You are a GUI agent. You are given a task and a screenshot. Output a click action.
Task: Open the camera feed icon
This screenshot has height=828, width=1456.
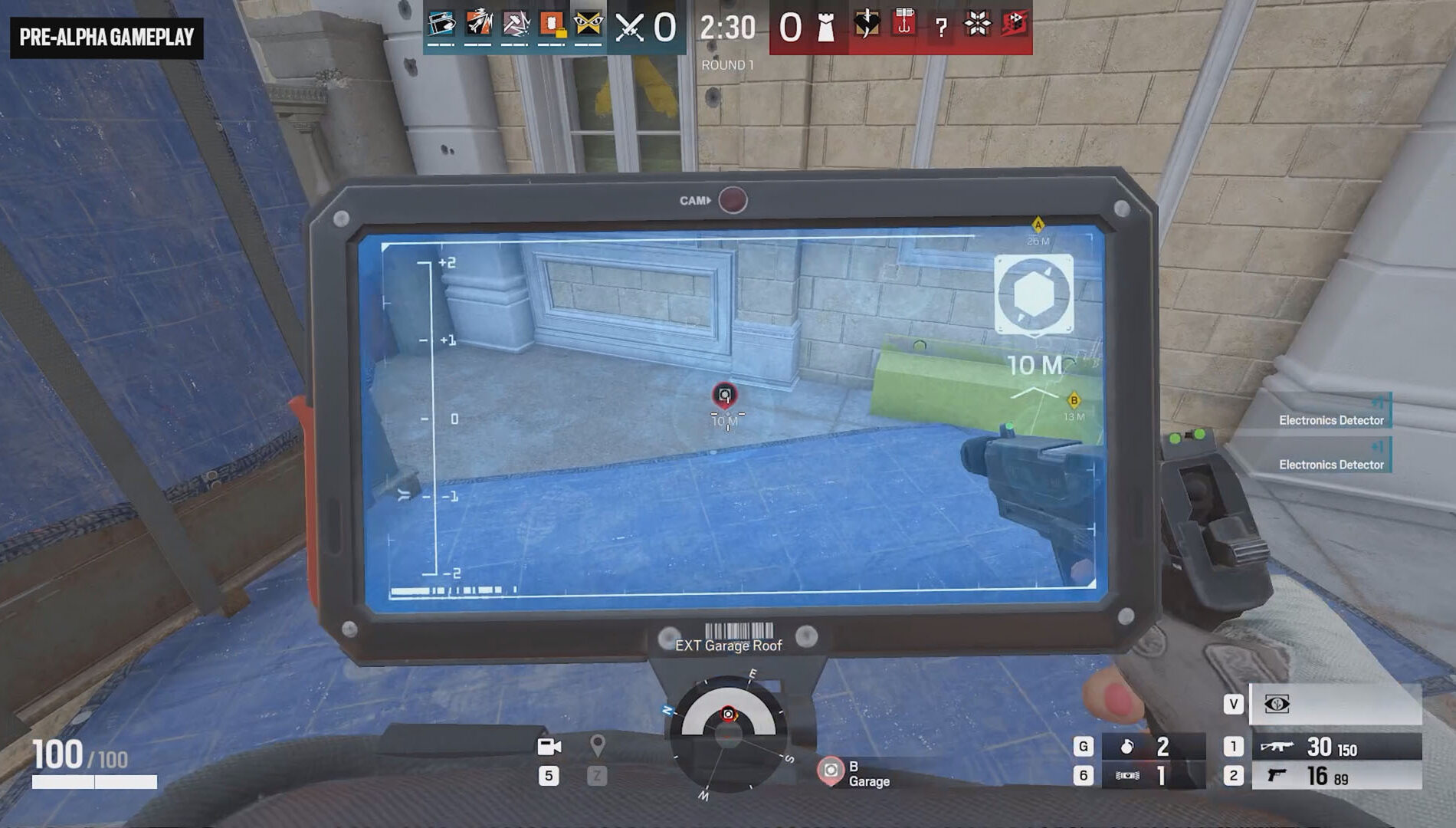point(549,747)
